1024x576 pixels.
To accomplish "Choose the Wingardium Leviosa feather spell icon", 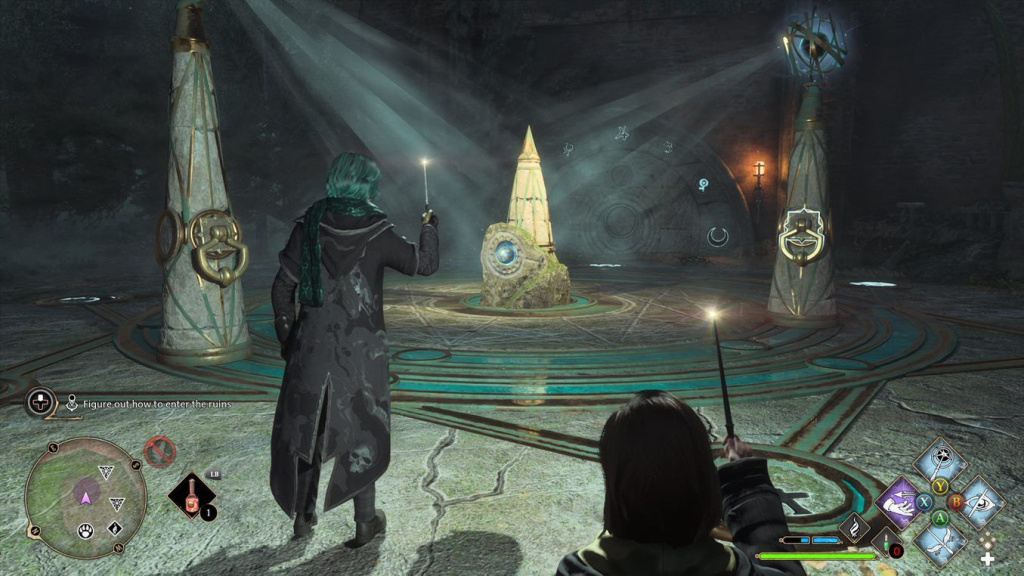I will point(941,541).
